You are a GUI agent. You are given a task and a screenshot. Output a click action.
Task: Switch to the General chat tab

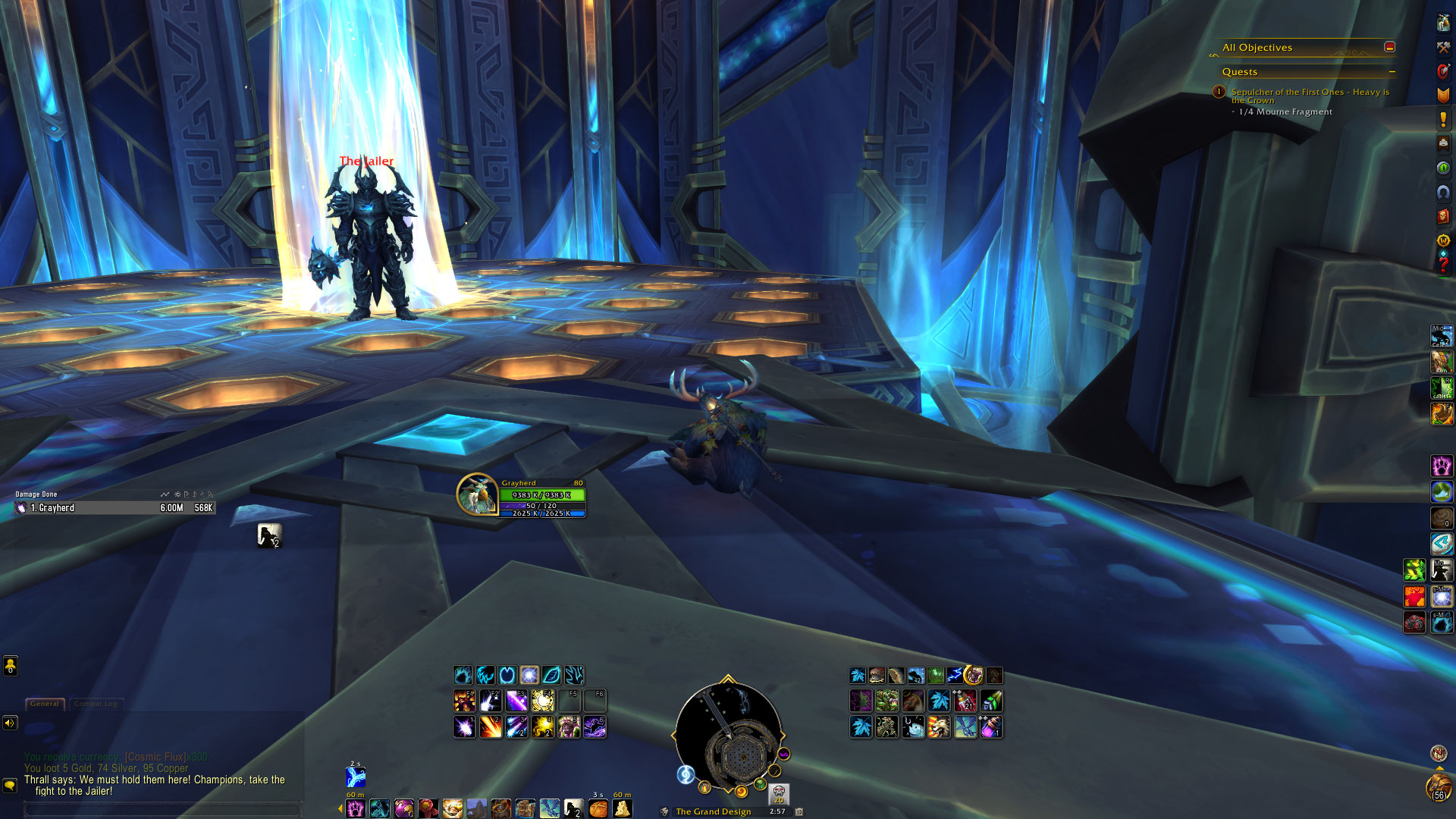(45, 704)
